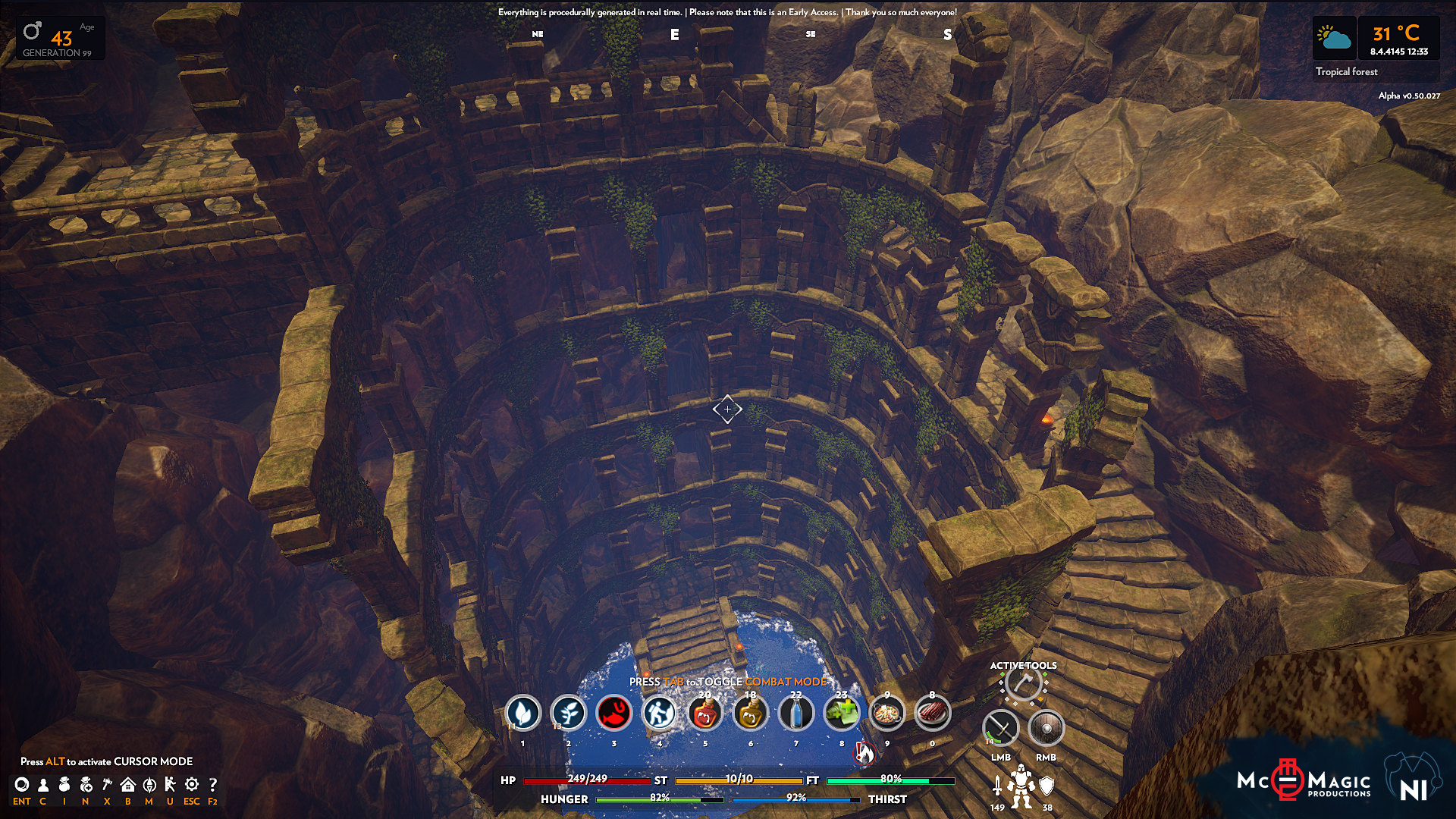Toggle COMBAT MODE

pyautogui.click(x=786, y=682)
